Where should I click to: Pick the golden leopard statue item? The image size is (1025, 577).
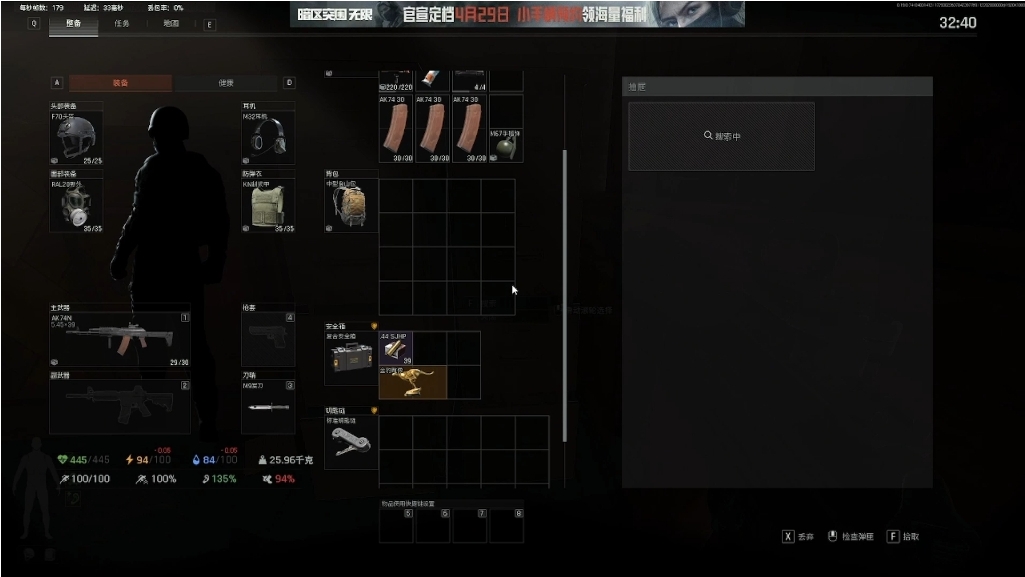tap(412, 382)
